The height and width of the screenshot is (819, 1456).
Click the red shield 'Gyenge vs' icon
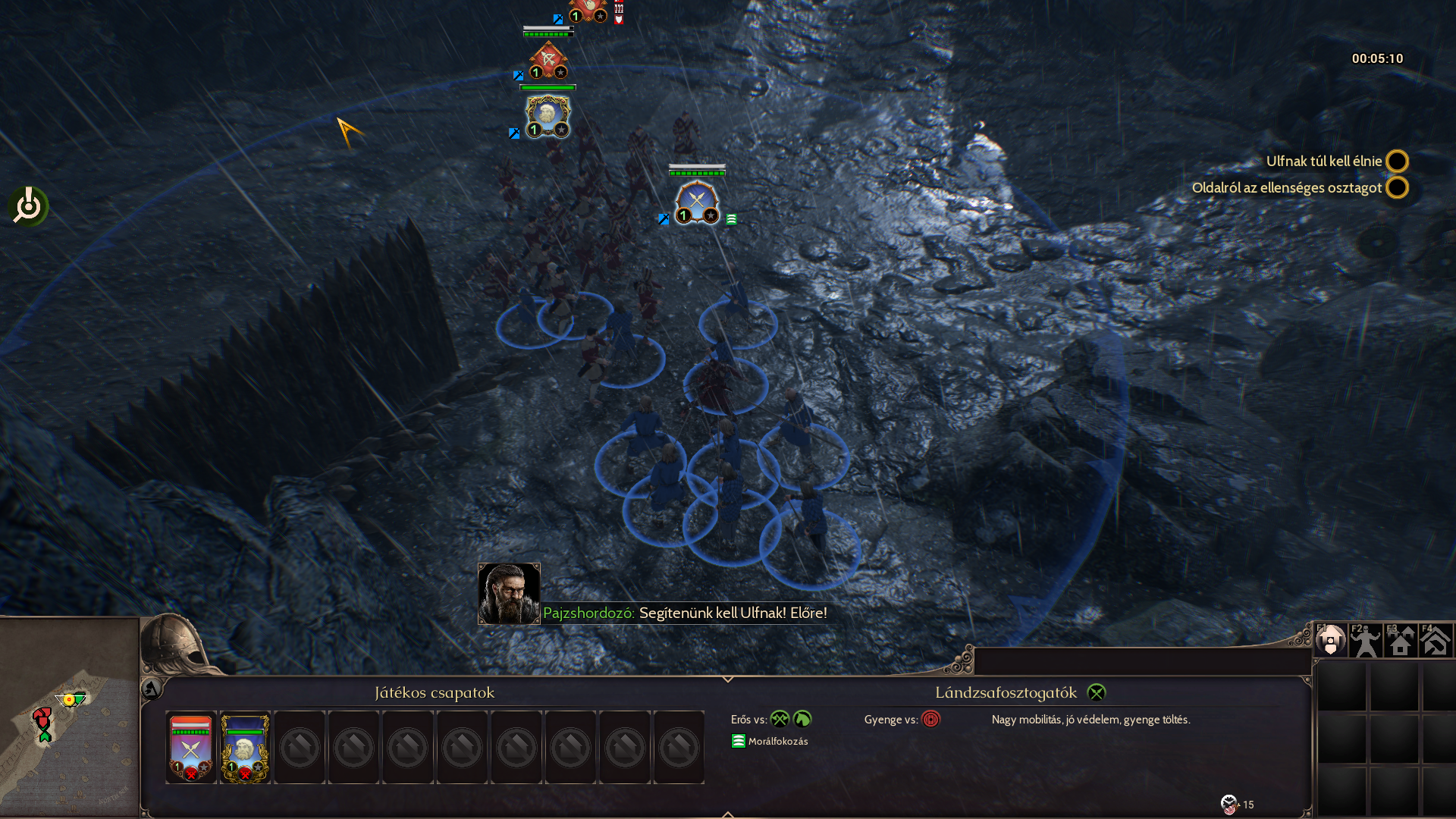coord(930,719)
